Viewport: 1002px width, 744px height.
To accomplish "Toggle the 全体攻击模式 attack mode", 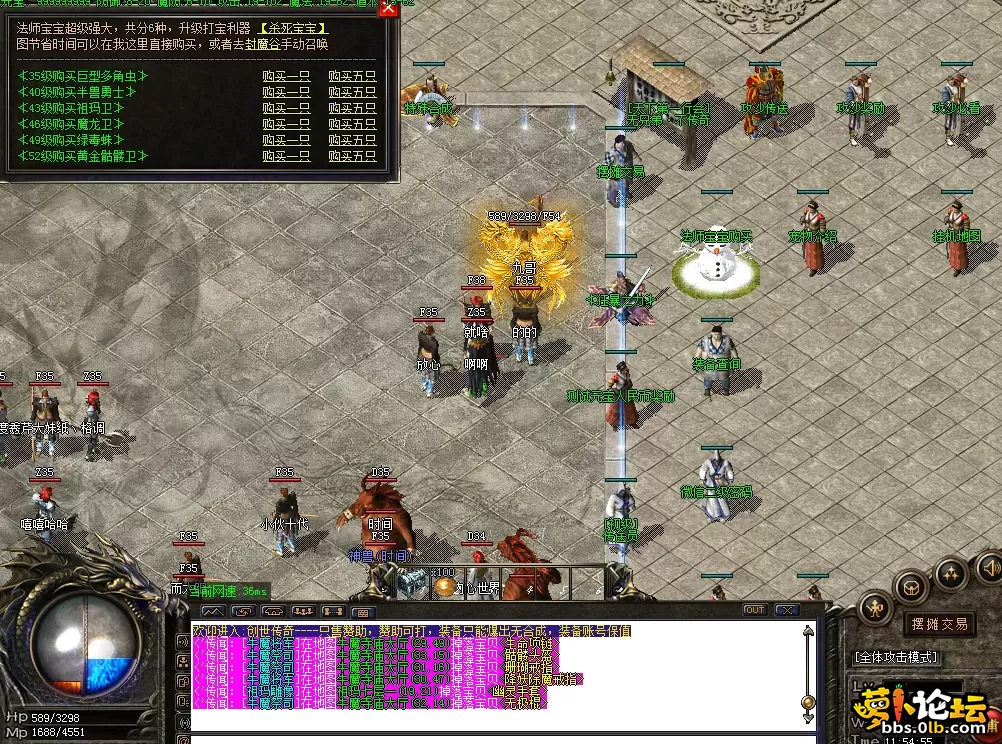I will (x=896, y=657).
